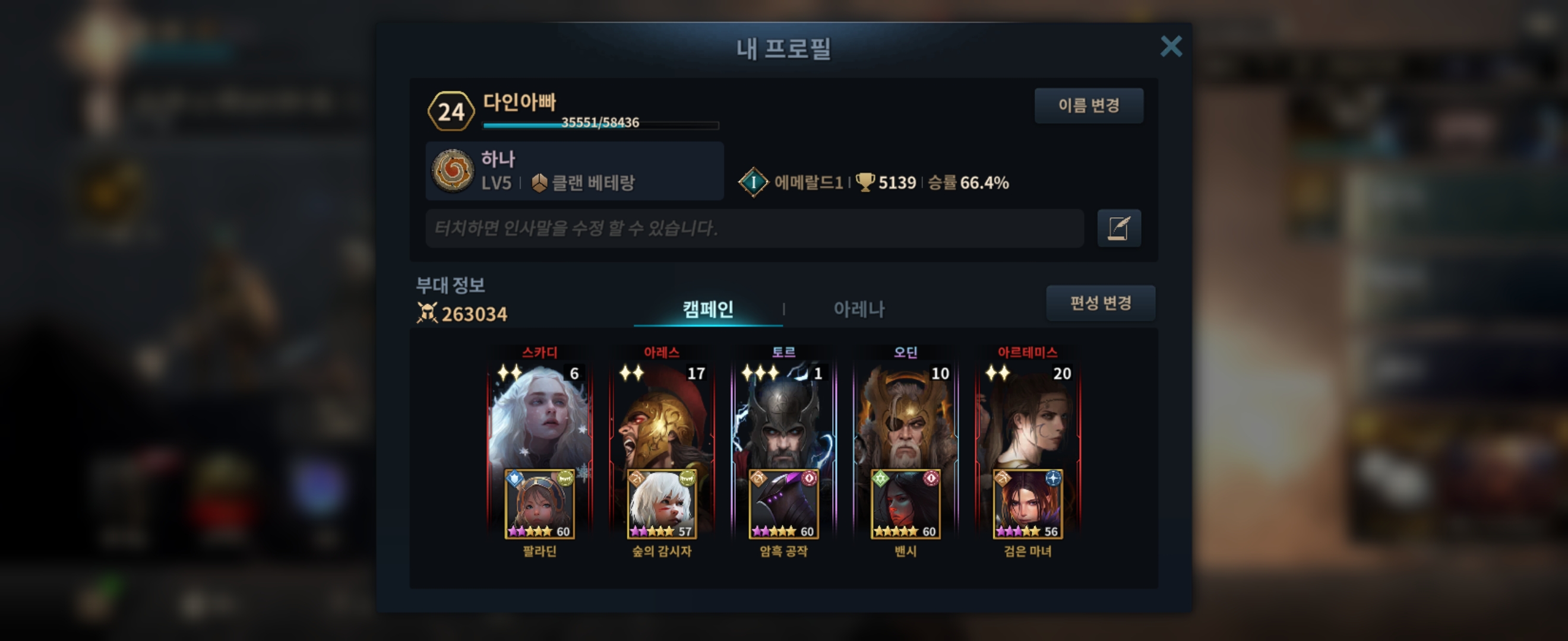Open the 편성 변경 formation button
The image size is (1568, 641).
pyautogui.click(x=1100, y=303)
